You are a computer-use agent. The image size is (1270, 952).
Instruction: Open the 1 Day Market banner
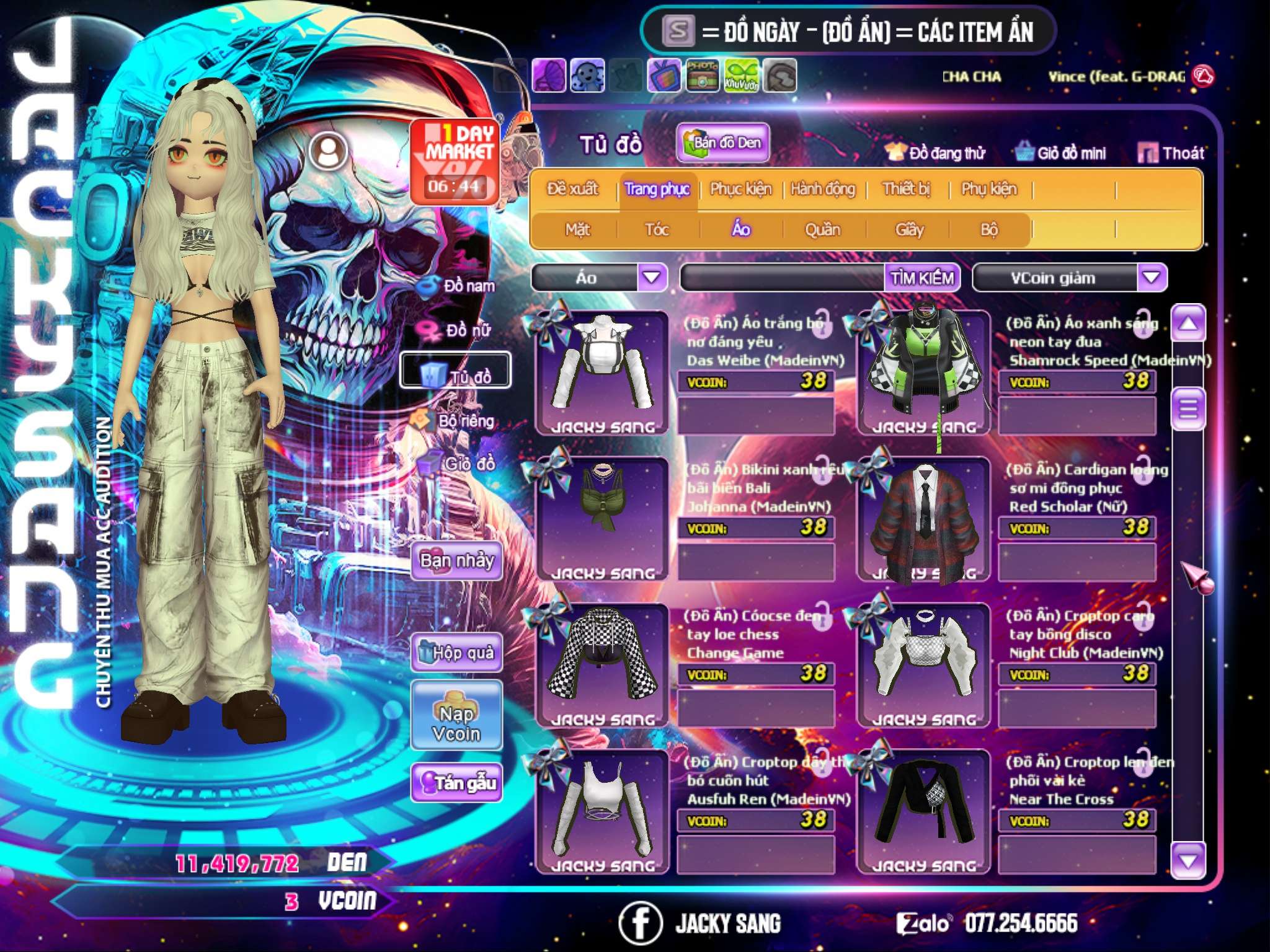(x=456, y=161)
